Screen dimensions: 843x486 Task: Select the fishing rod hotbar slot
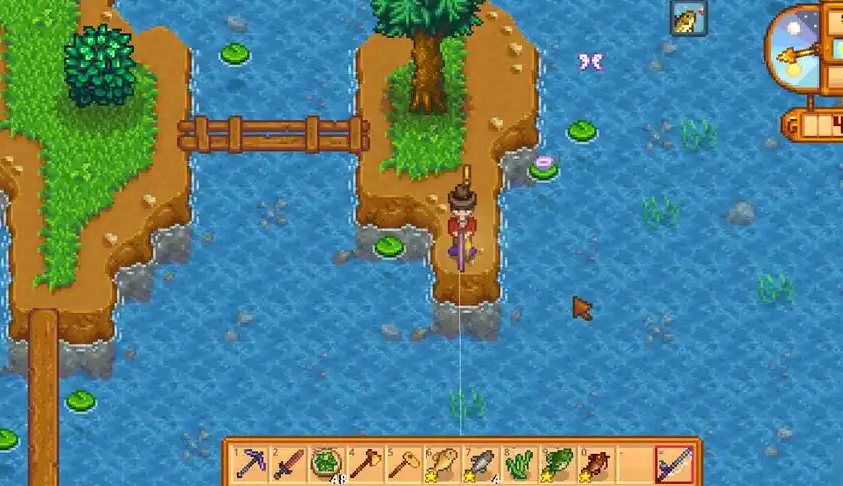tap(673, 463)
